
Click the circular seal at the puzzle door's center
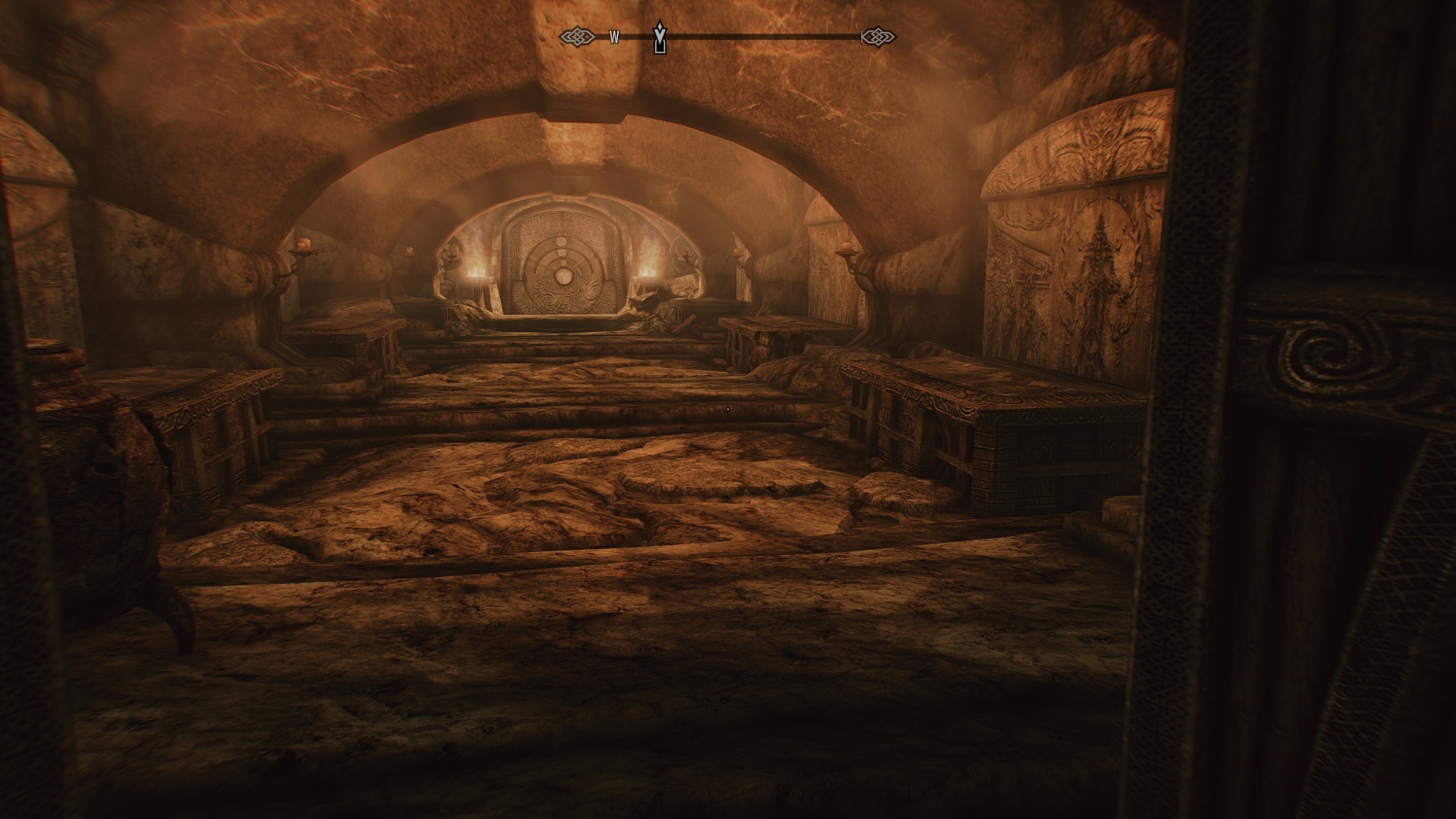click(563, 277)
